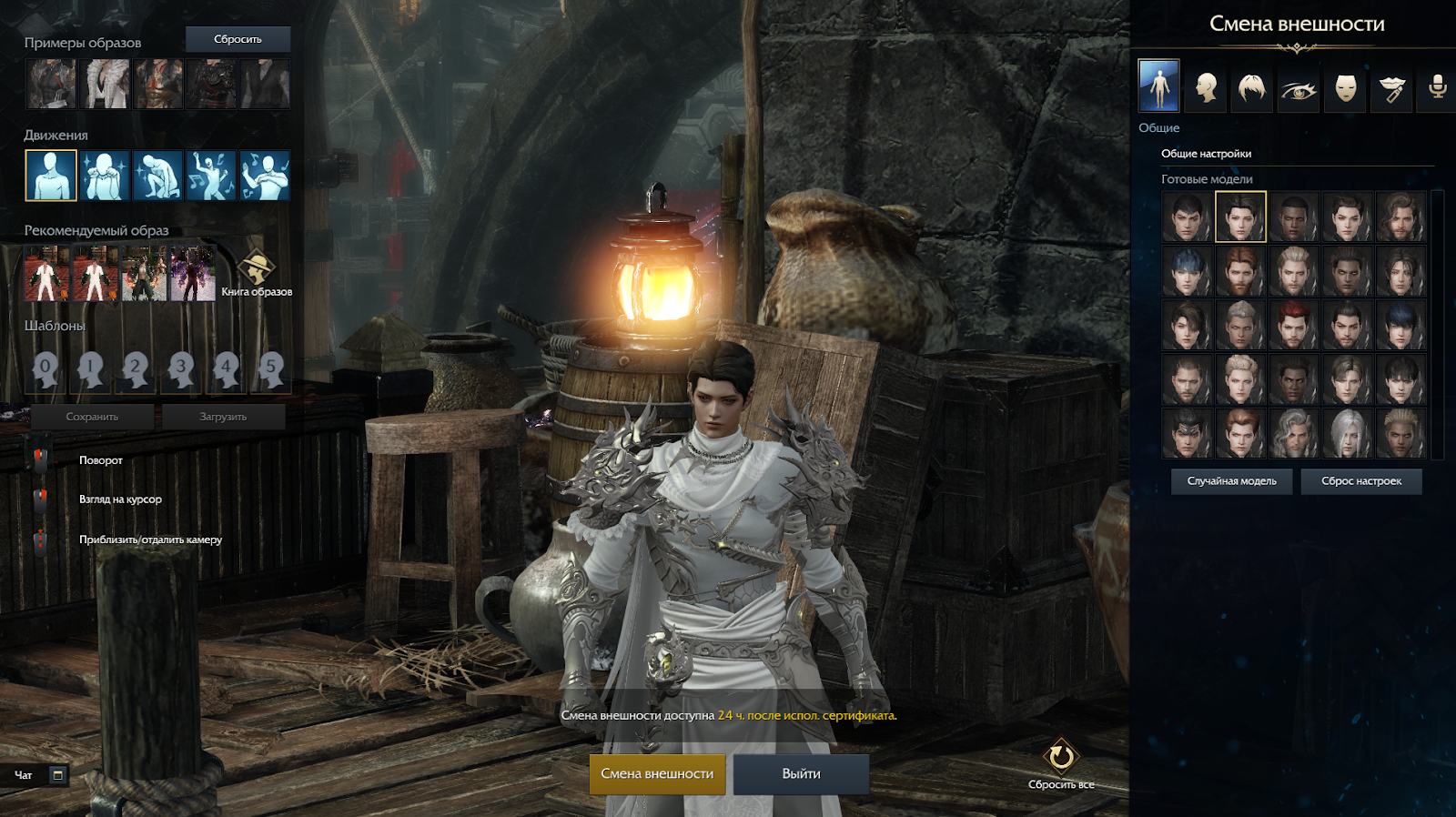Confirm with the gold Смена внешности button
Image resolution: width=1456 pixels, height=817 pixels.
point(657,774)
